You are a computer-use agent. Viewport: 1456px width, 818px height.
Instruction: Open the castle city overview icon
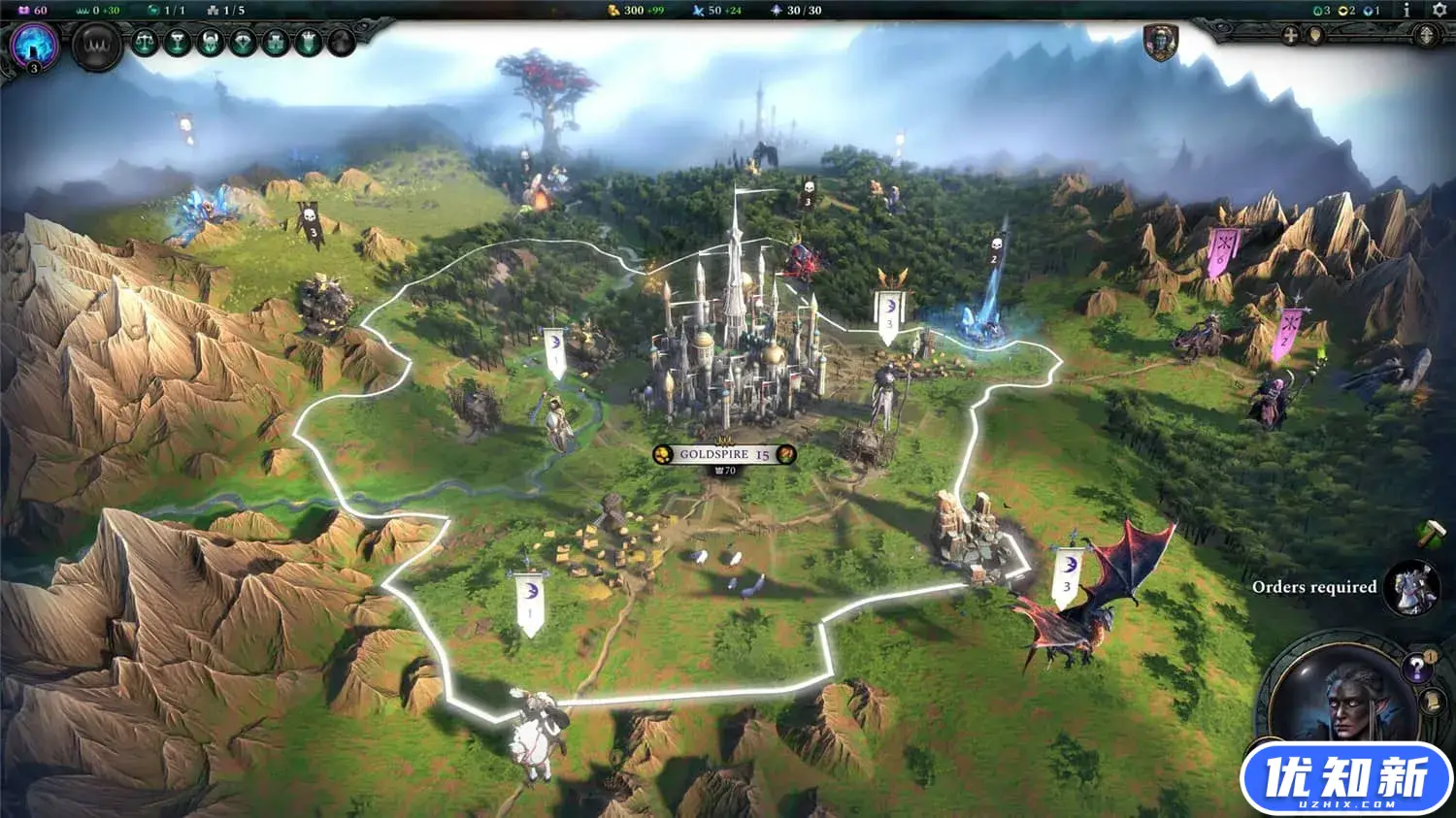pos(277,43)
